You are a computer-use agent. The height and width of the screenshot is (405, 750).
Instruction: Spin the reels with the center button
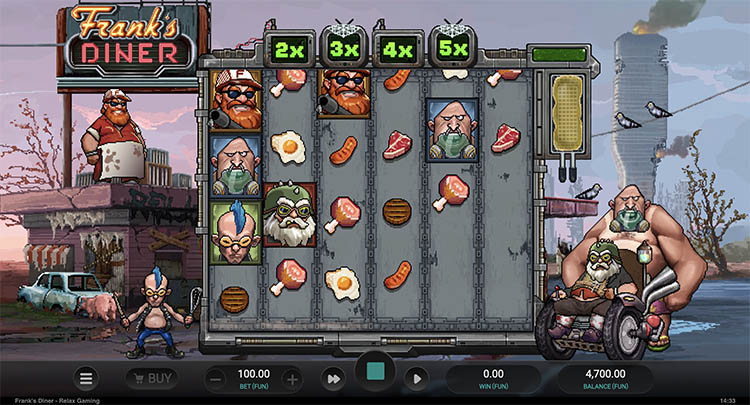click(375, 373)
